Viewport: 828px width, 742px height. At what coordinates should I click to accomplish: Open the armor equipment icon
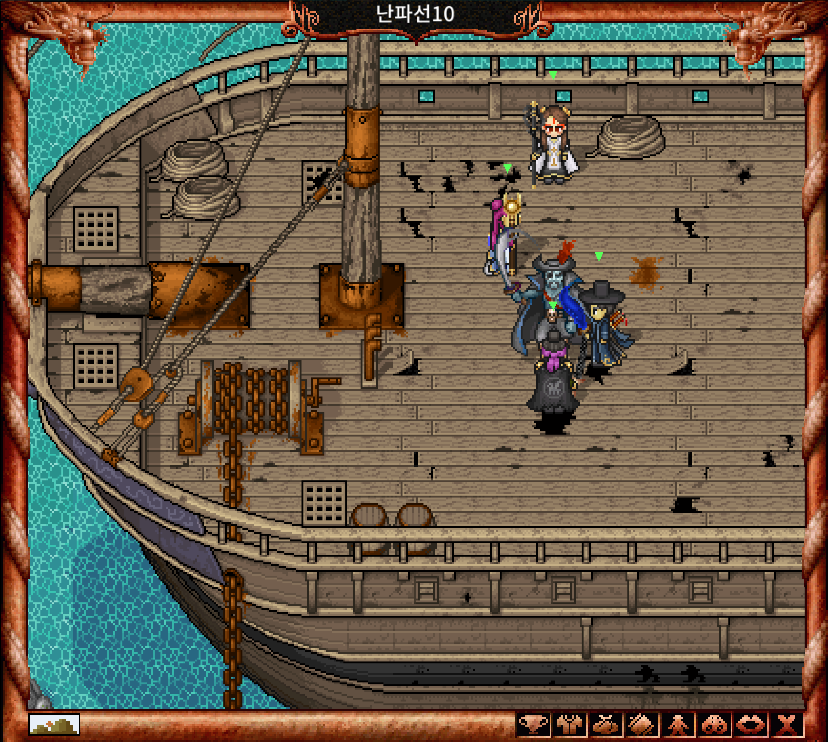click(568, 724)
